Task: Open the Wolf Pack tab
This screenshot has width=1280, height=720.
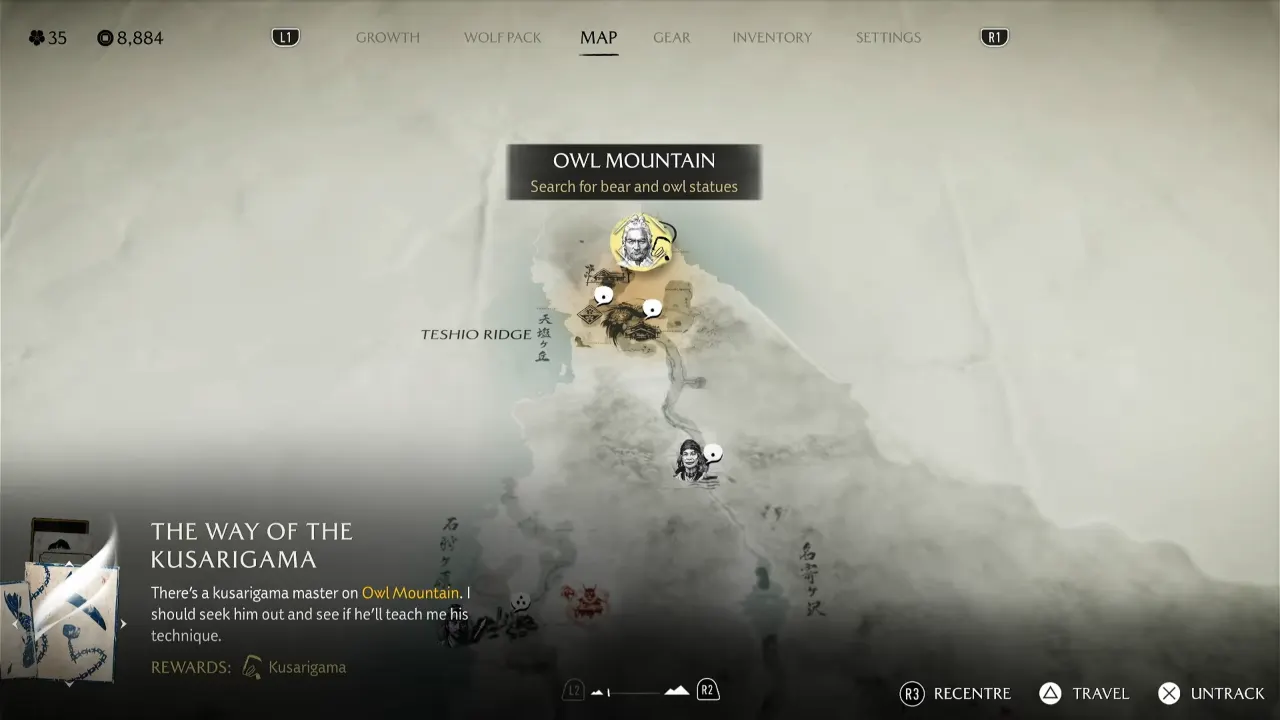Action: click(502, 38)
